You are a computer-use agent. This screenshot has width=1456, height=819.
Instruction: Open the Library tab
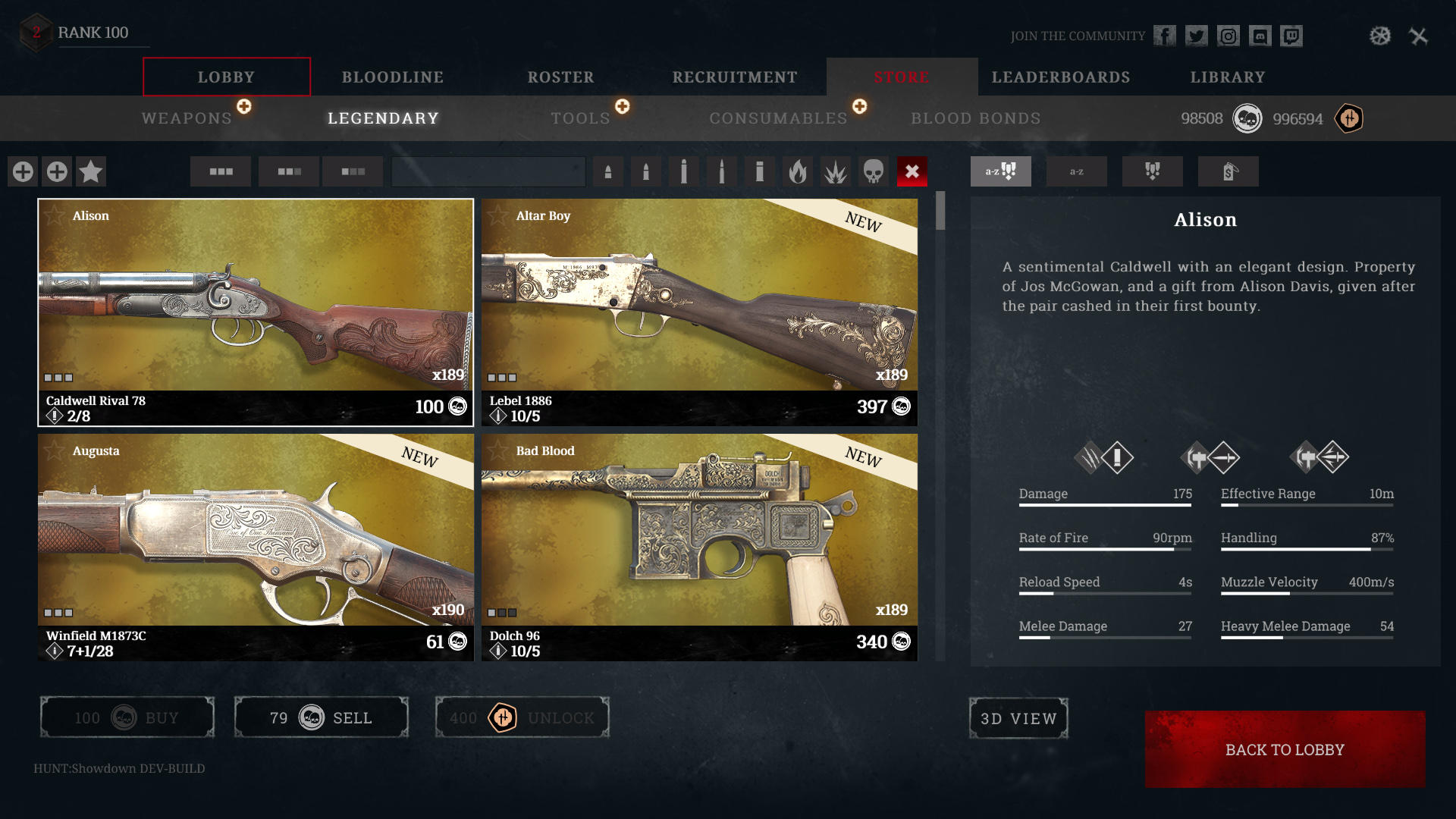coord(1227,77)
